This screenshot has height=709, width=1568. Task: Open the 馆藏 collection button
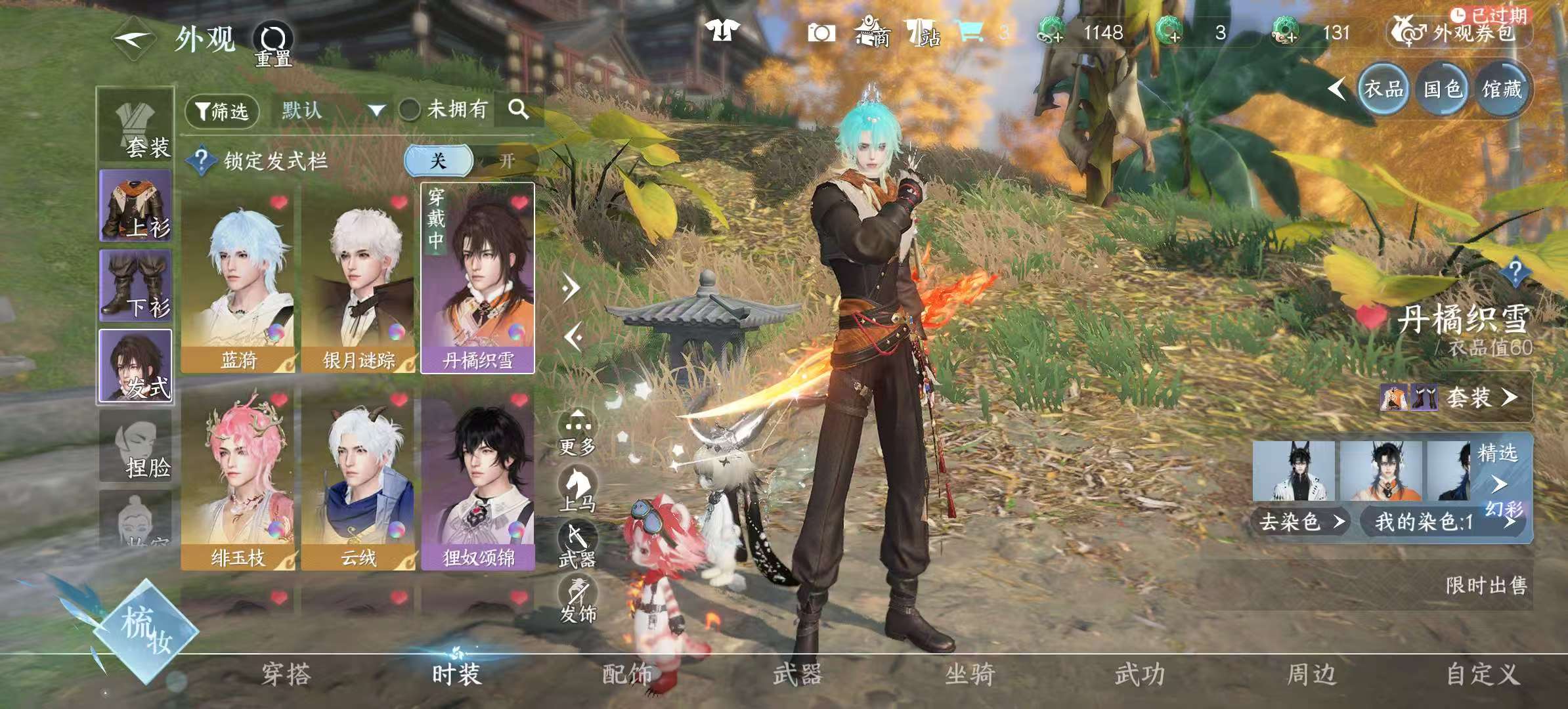(1502, 89)
